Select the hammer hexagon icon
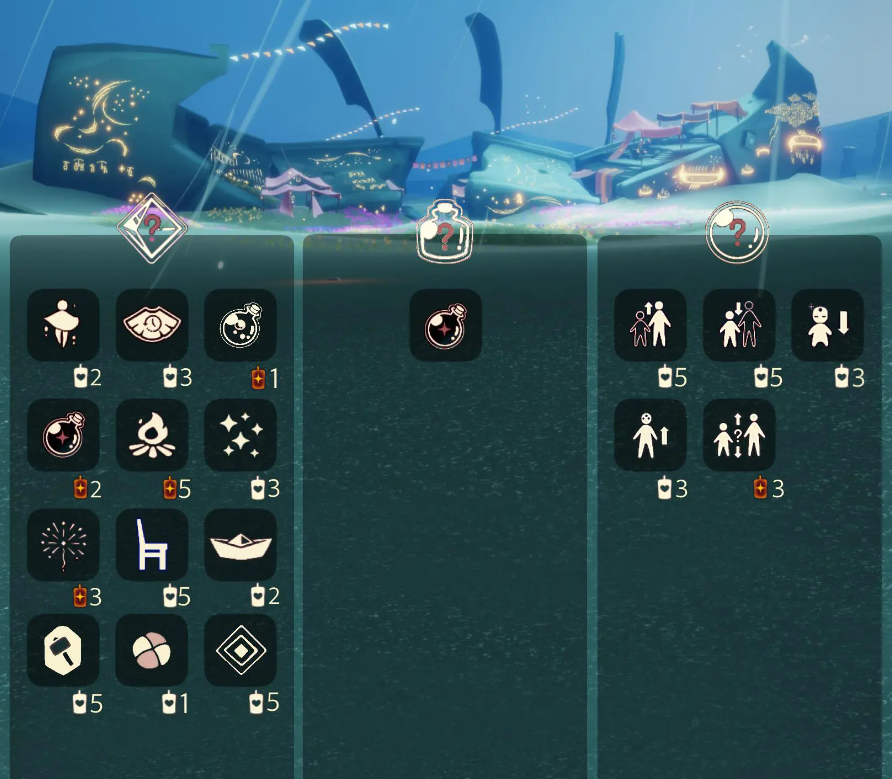The image size is (892, 779). point(63,650)
